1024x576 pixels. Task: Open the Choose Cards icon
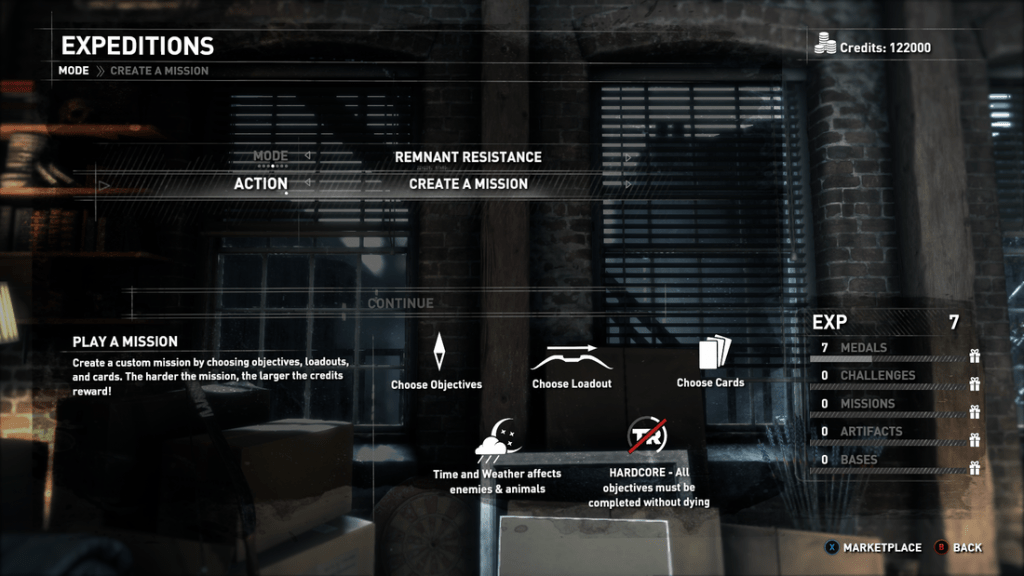coord(709,353)
